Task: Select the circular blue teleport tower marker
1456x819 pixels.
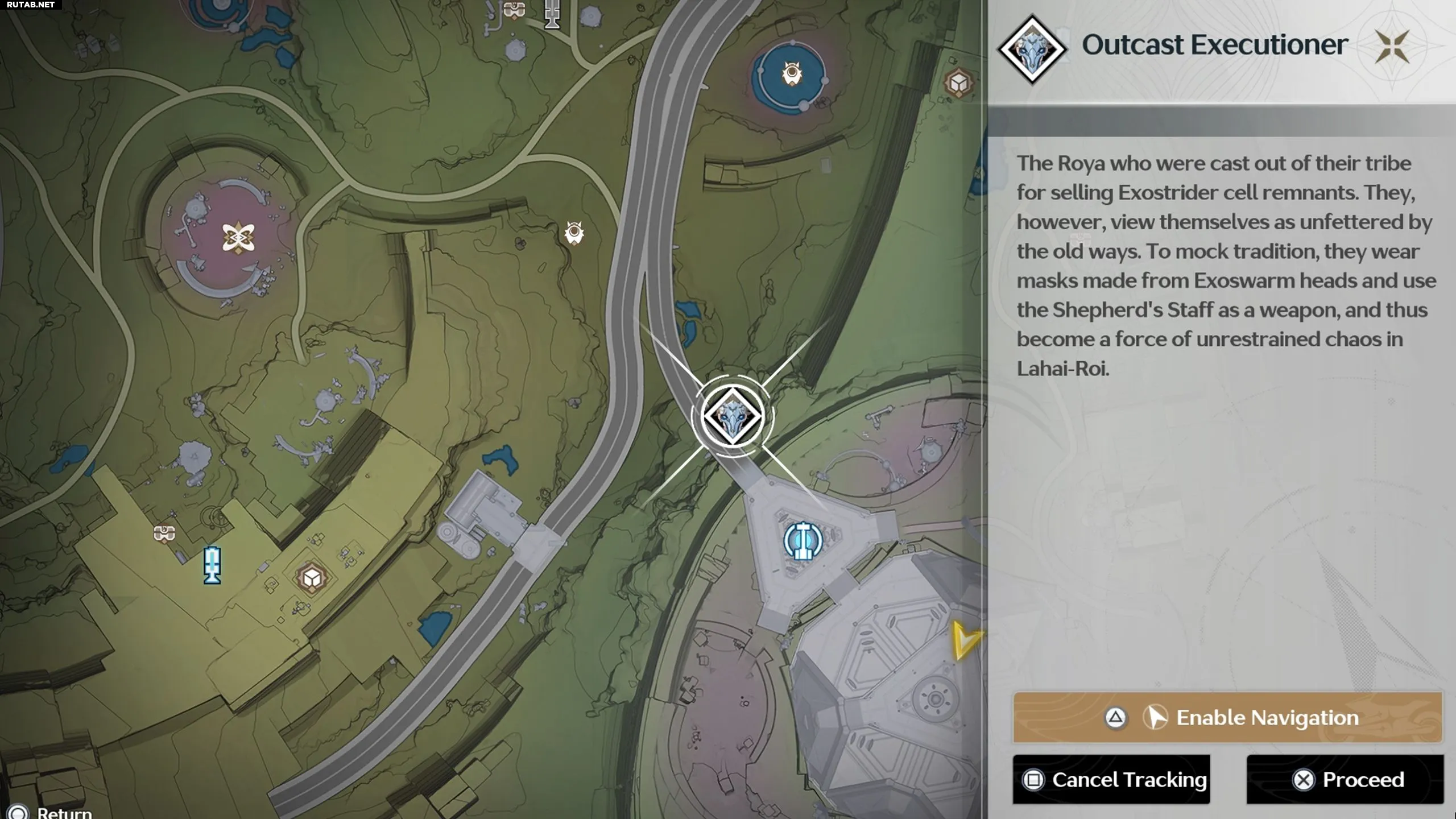Action: (x=803, y=541)
